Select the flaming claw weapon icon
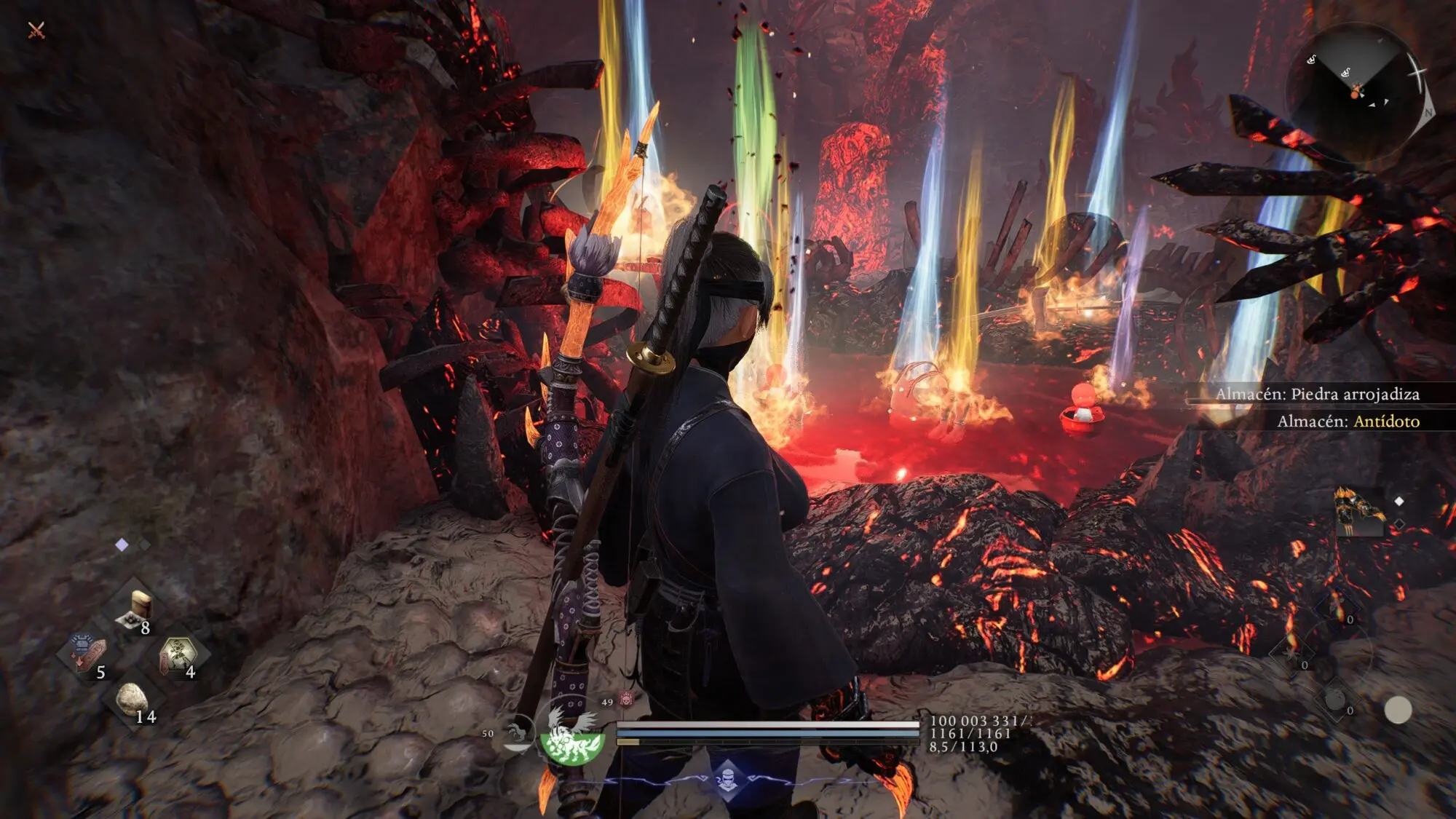 [1358, 512]
